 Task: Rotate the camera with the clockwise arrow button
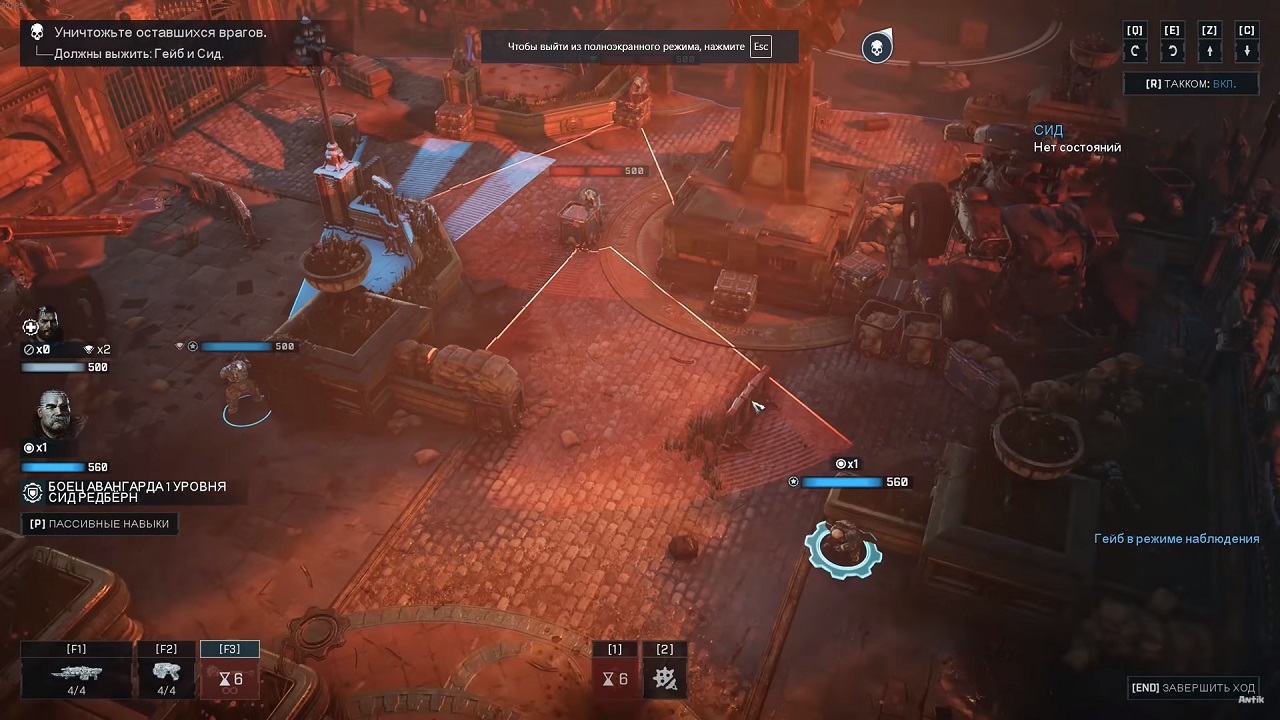pyautogui.click(x=1135, y=51)
